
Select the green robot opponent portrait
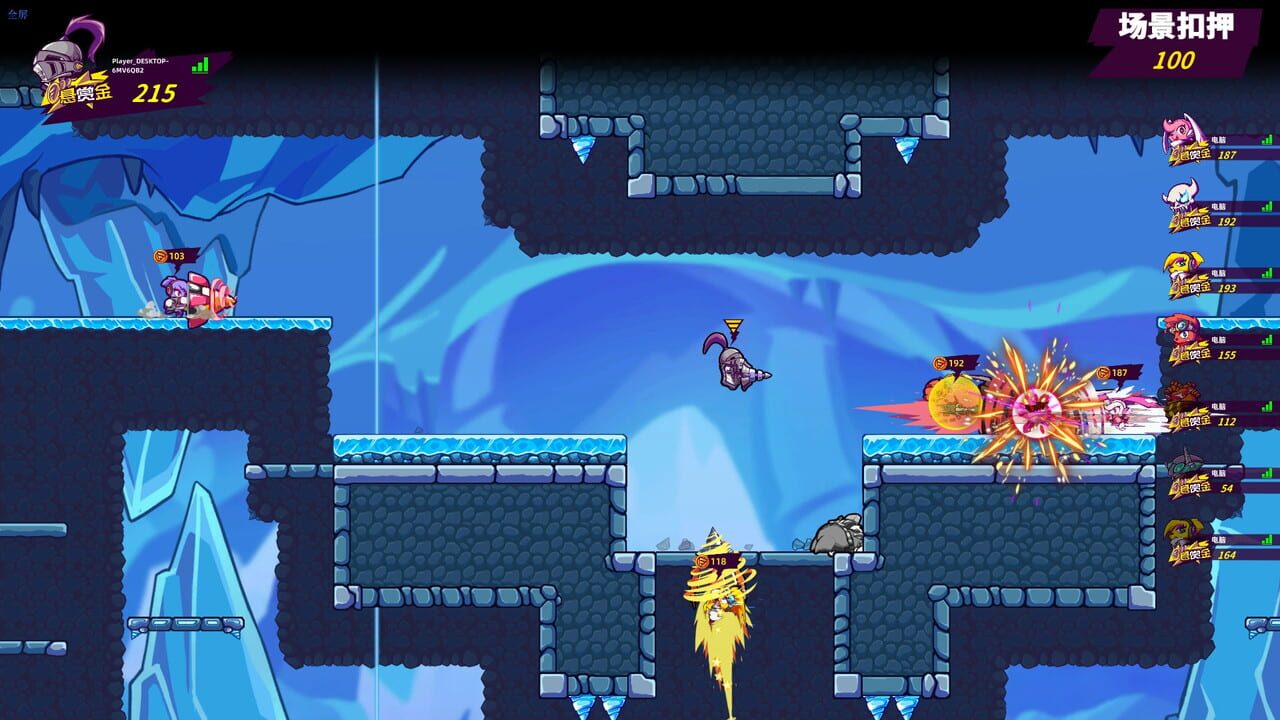[x=1183, y=466]
